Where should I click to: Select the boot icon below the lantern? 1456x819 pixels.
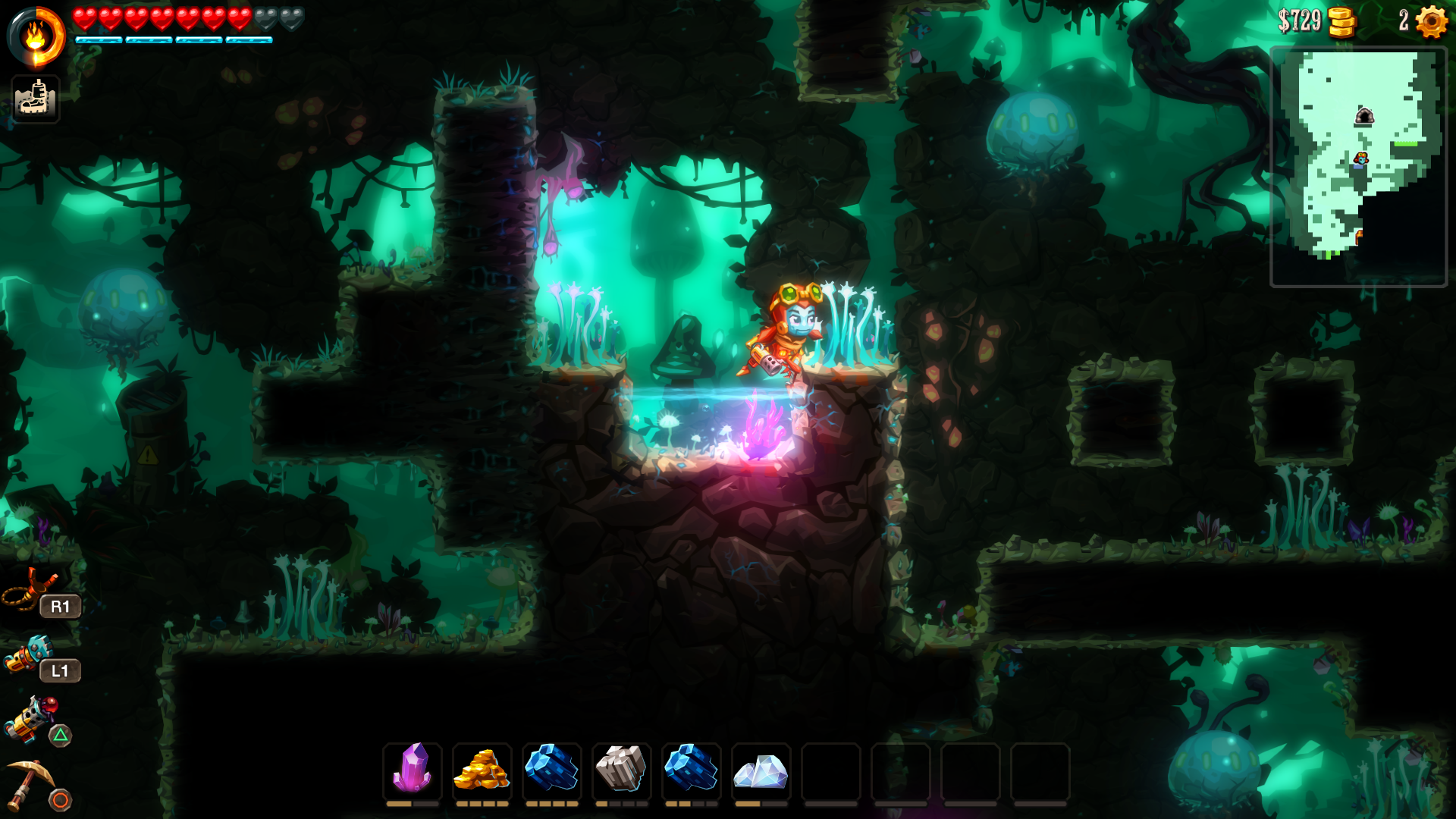(36, 99)
